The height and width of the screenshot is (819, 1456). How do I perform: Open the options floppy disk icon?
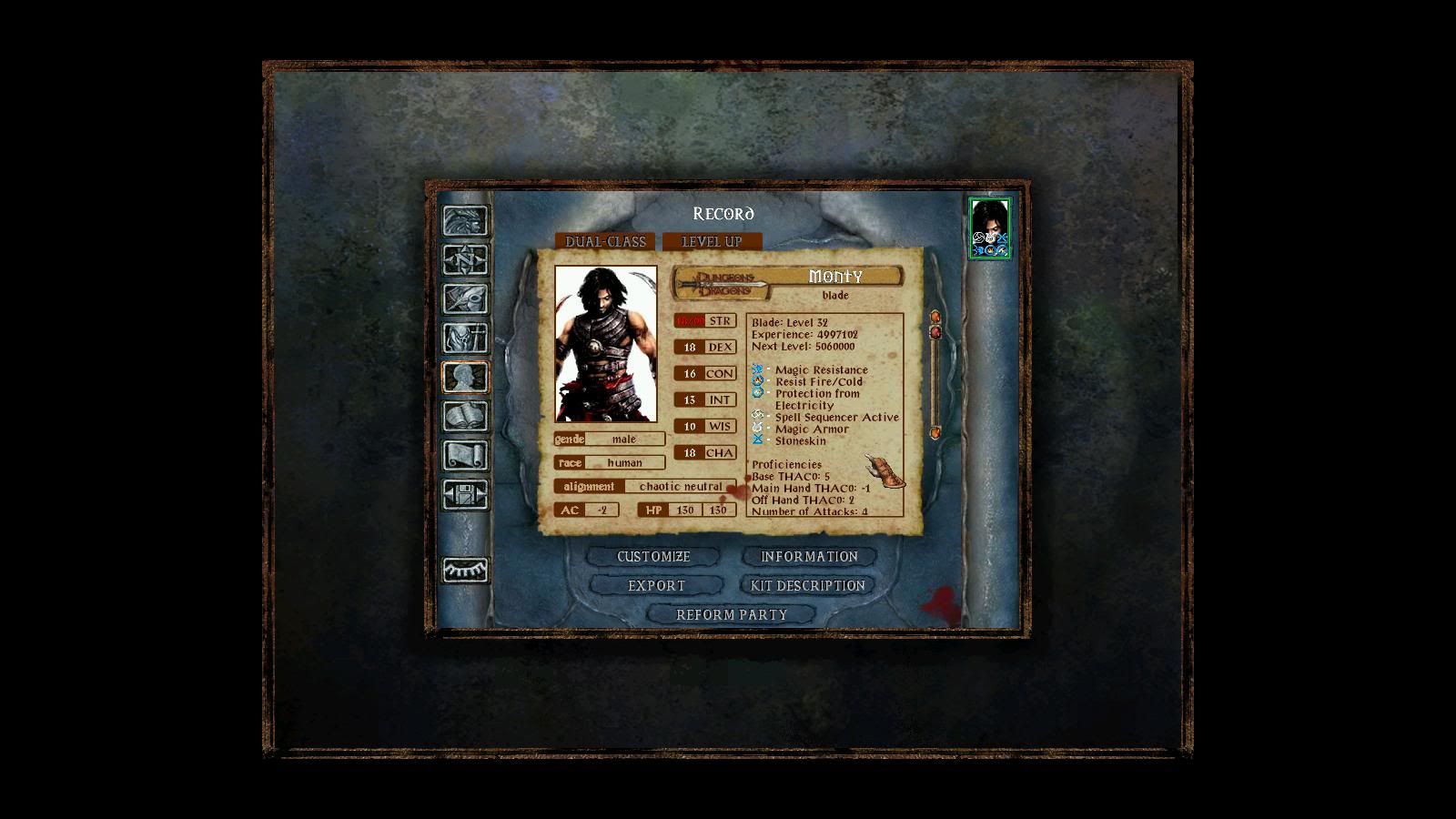point(465,494)
